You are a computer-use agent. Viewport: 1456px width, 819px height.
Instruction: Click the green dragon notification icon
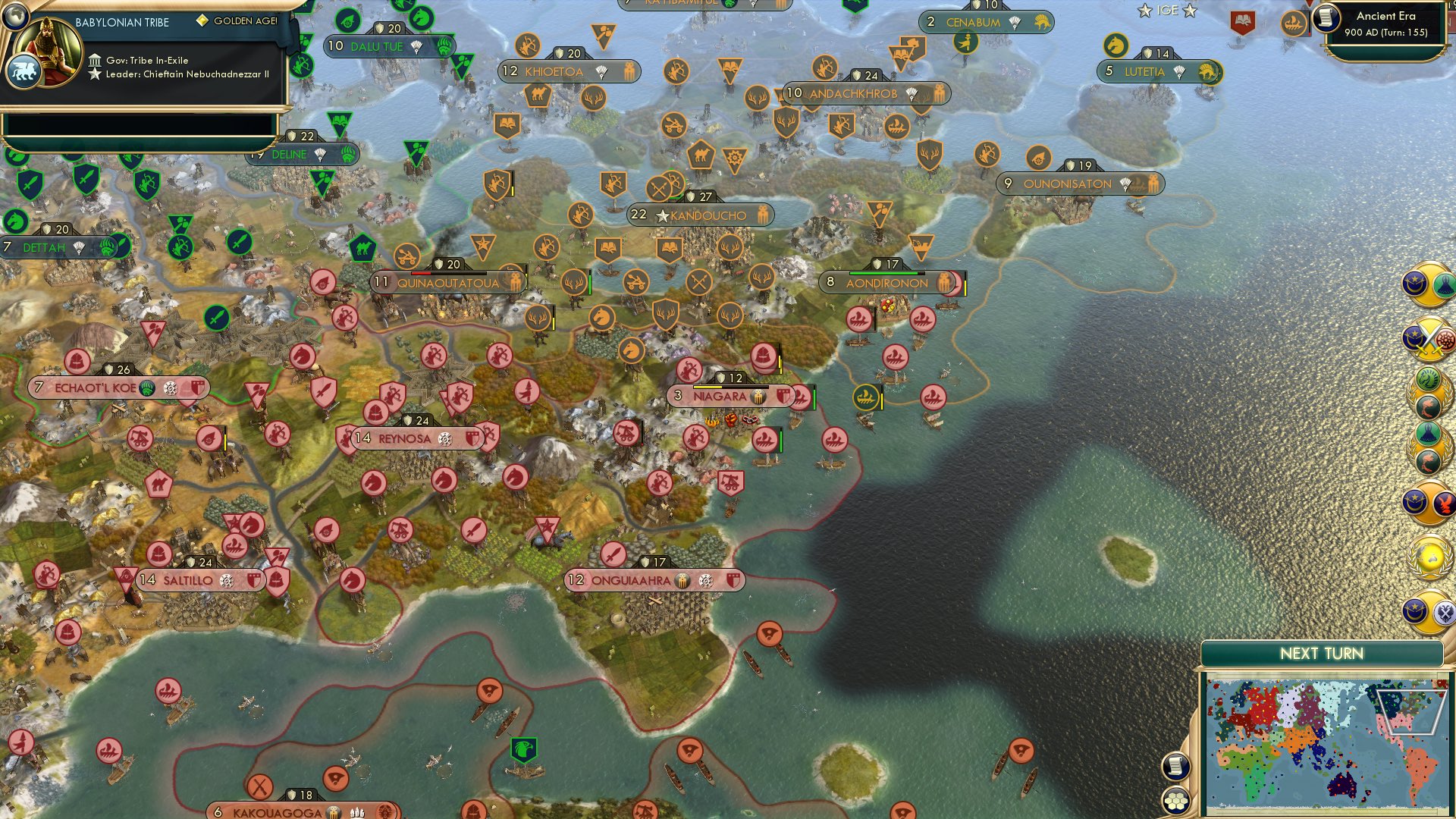1427,379
